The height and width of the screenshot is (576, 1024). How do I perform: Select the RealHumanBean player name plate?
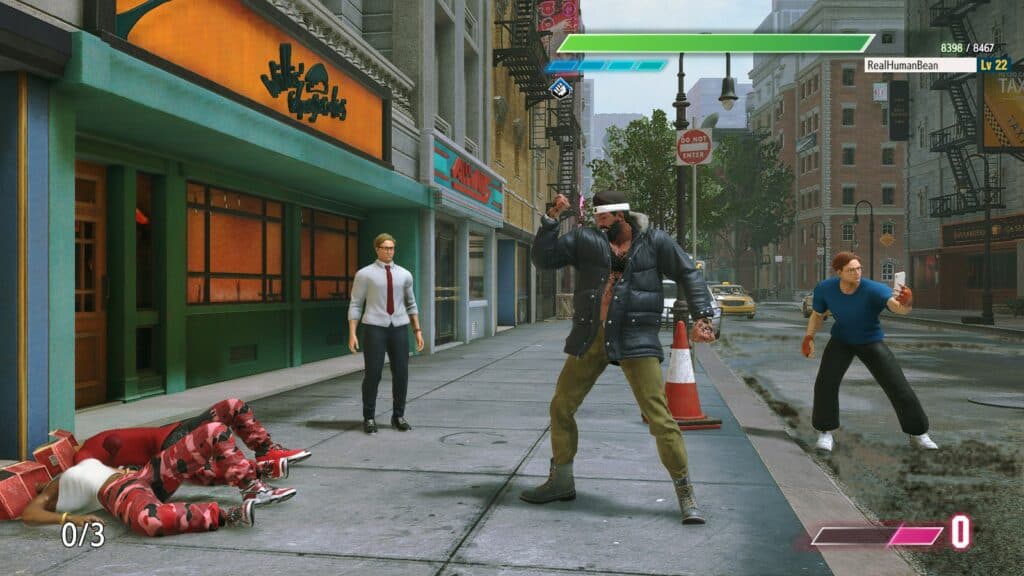[x=919, y=65]
